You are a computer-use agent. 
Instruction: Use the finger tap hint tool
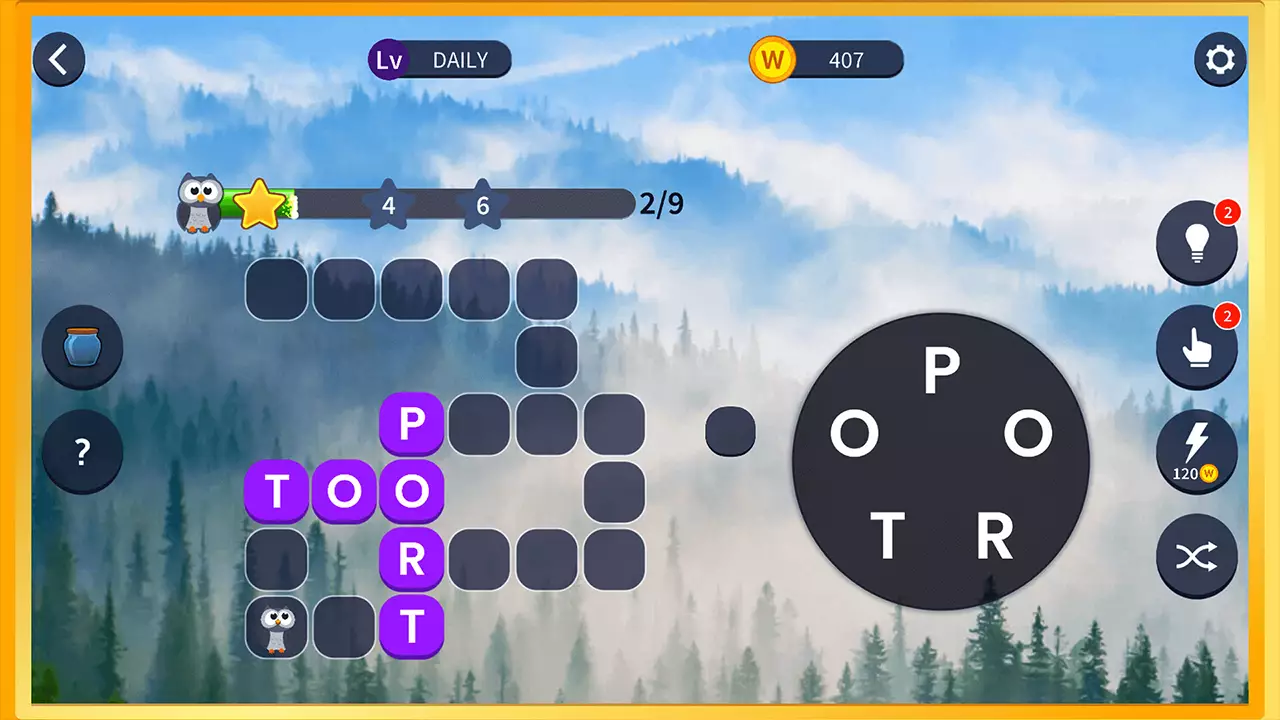pos(1197,347)
